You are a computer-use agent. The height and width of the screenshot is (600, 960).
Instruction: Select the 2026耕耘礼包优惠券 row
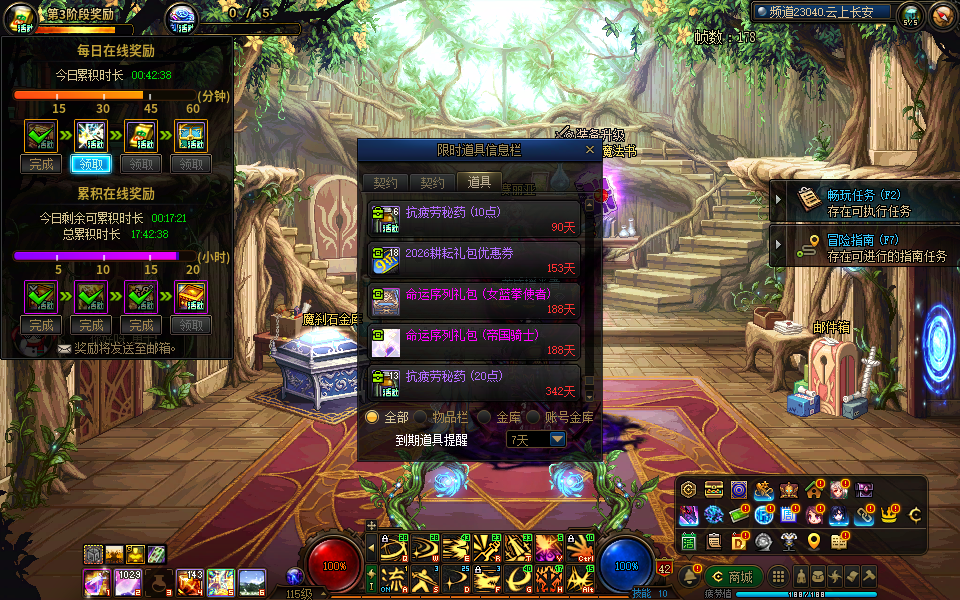pos(475,260)
